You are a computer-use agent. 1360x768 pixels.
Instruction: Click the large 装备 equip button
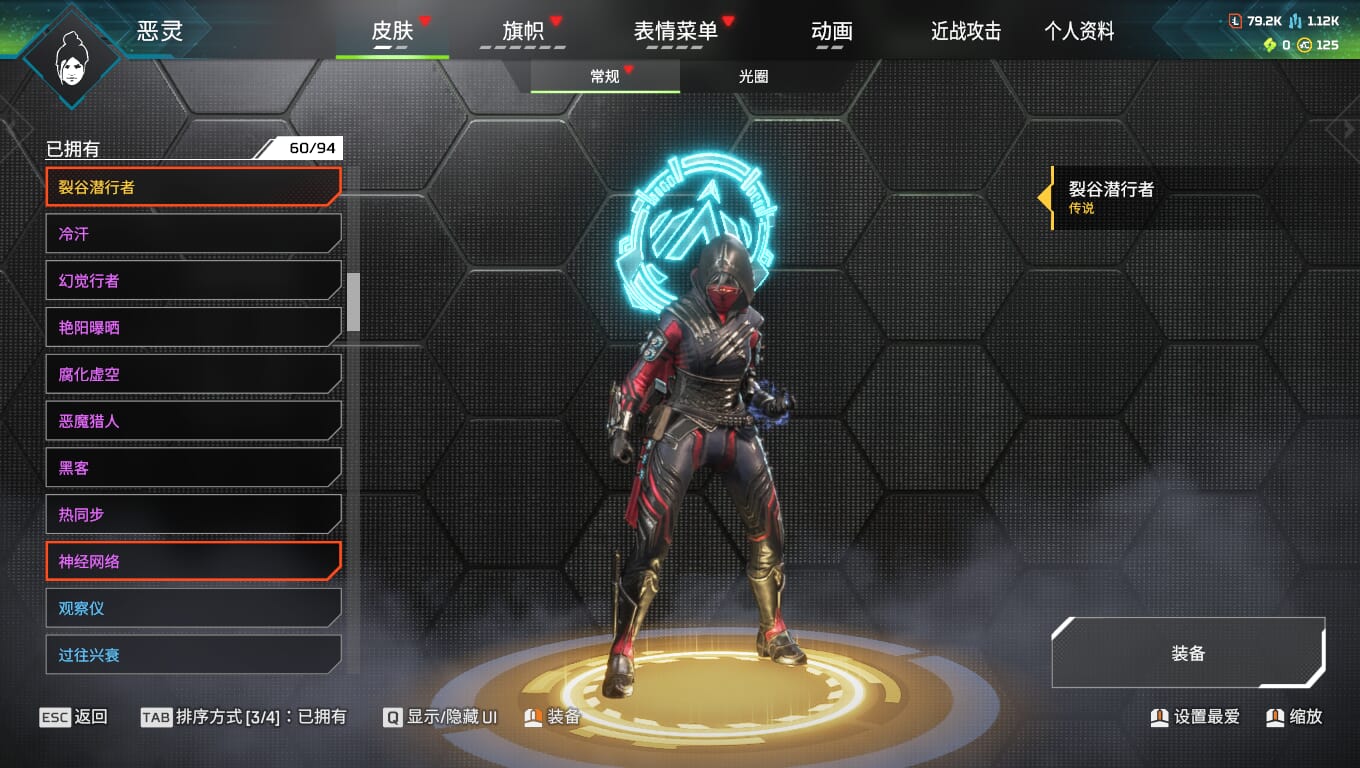pyautogui.click(x=1188, y=654)
